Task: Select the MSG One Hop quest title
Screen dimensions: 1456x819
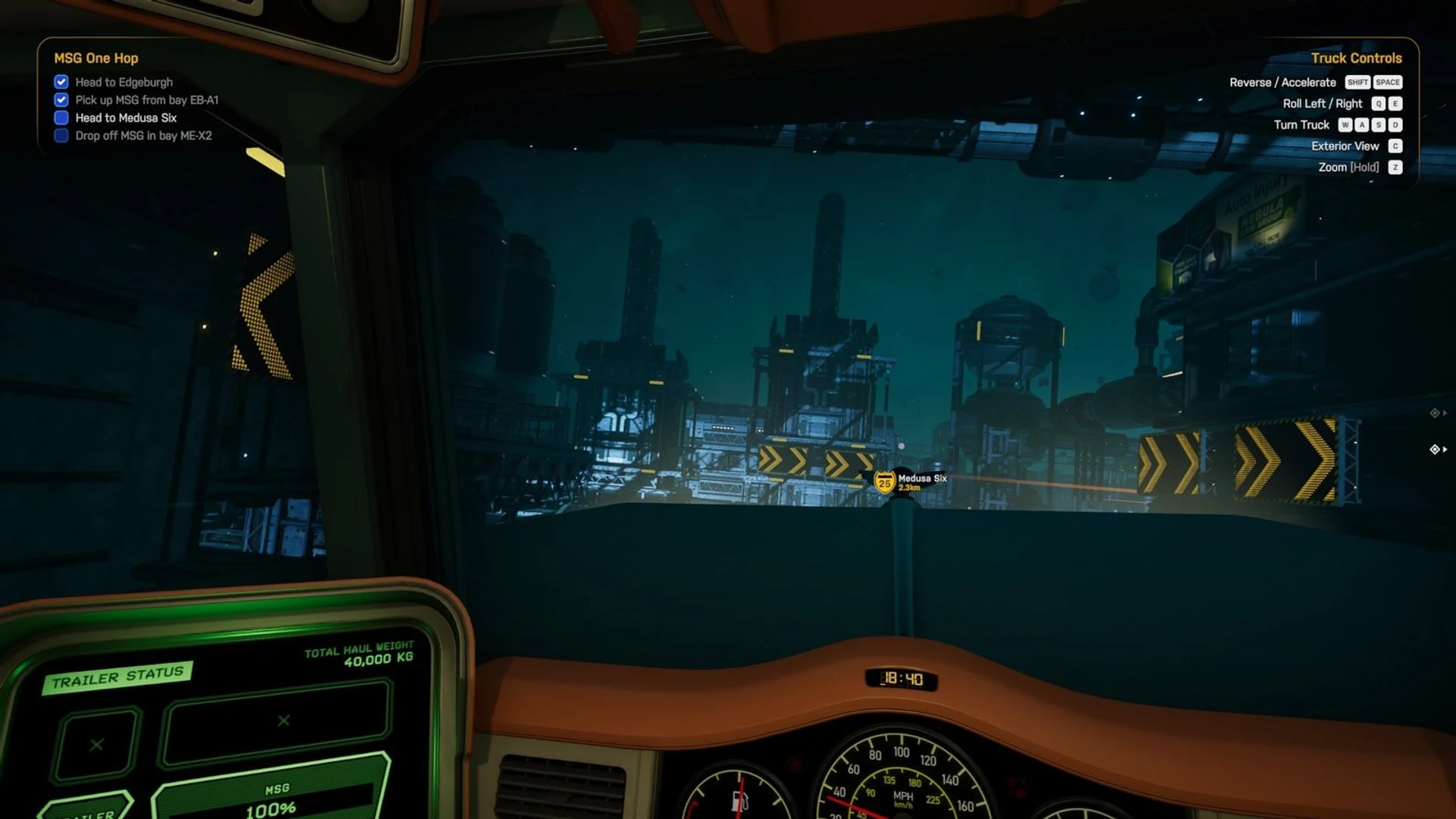Action: point(96,58)
